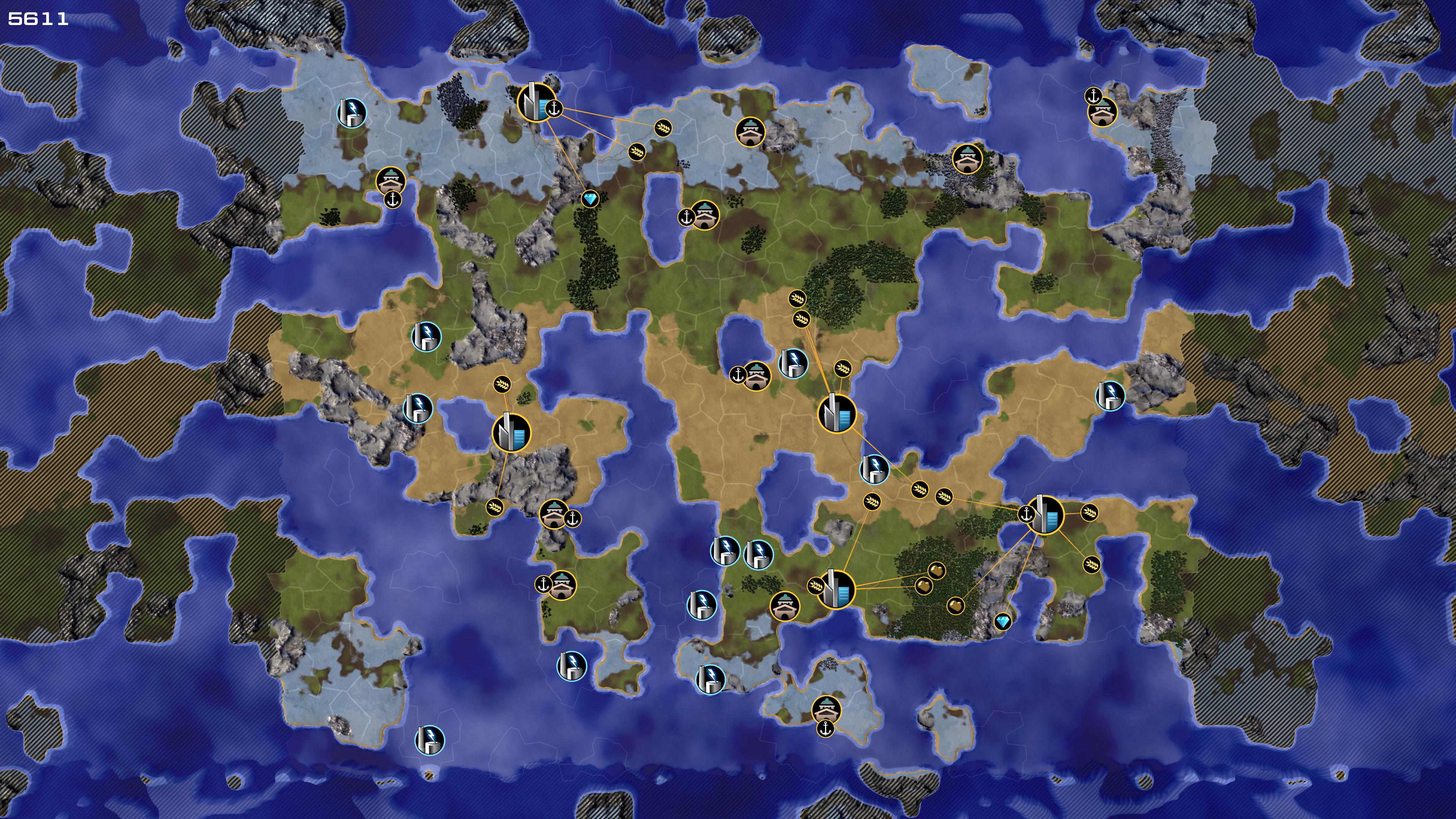Select the diamond resource on the mountain coast
The width and height of the screenshot is (1456, 819).
click(x=1003, y=622)
